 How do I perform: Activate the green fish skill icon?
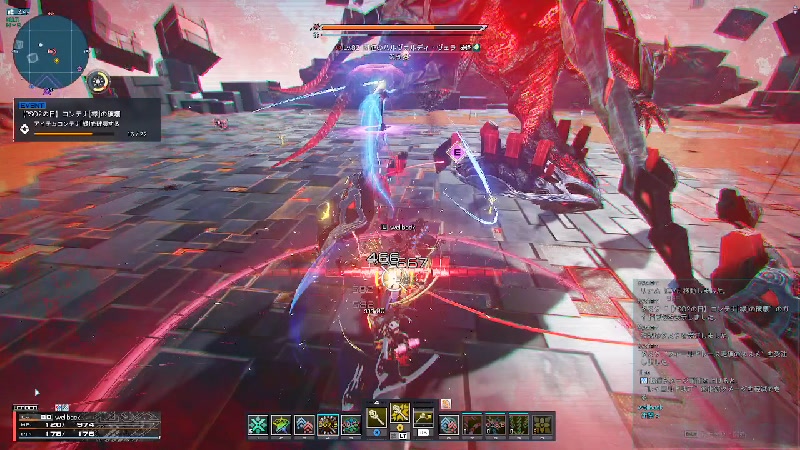281,424
